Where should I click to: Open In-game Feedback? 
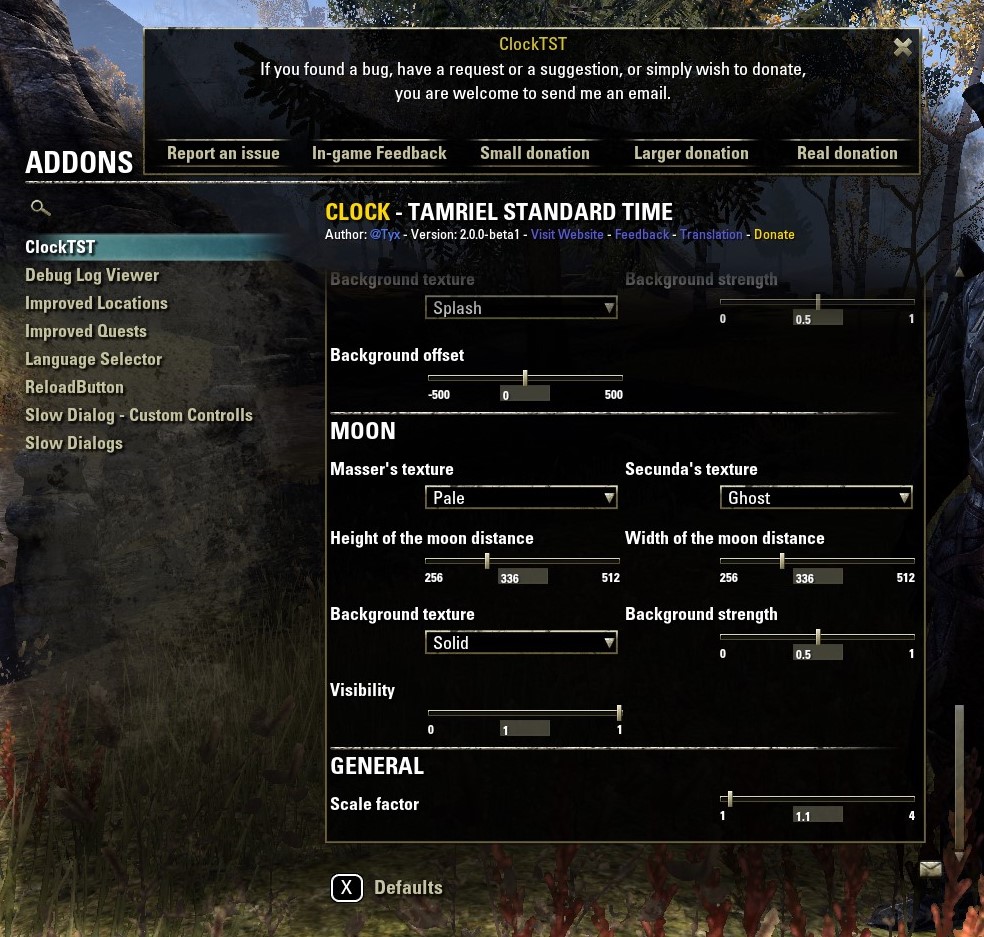tap(379, 153)
